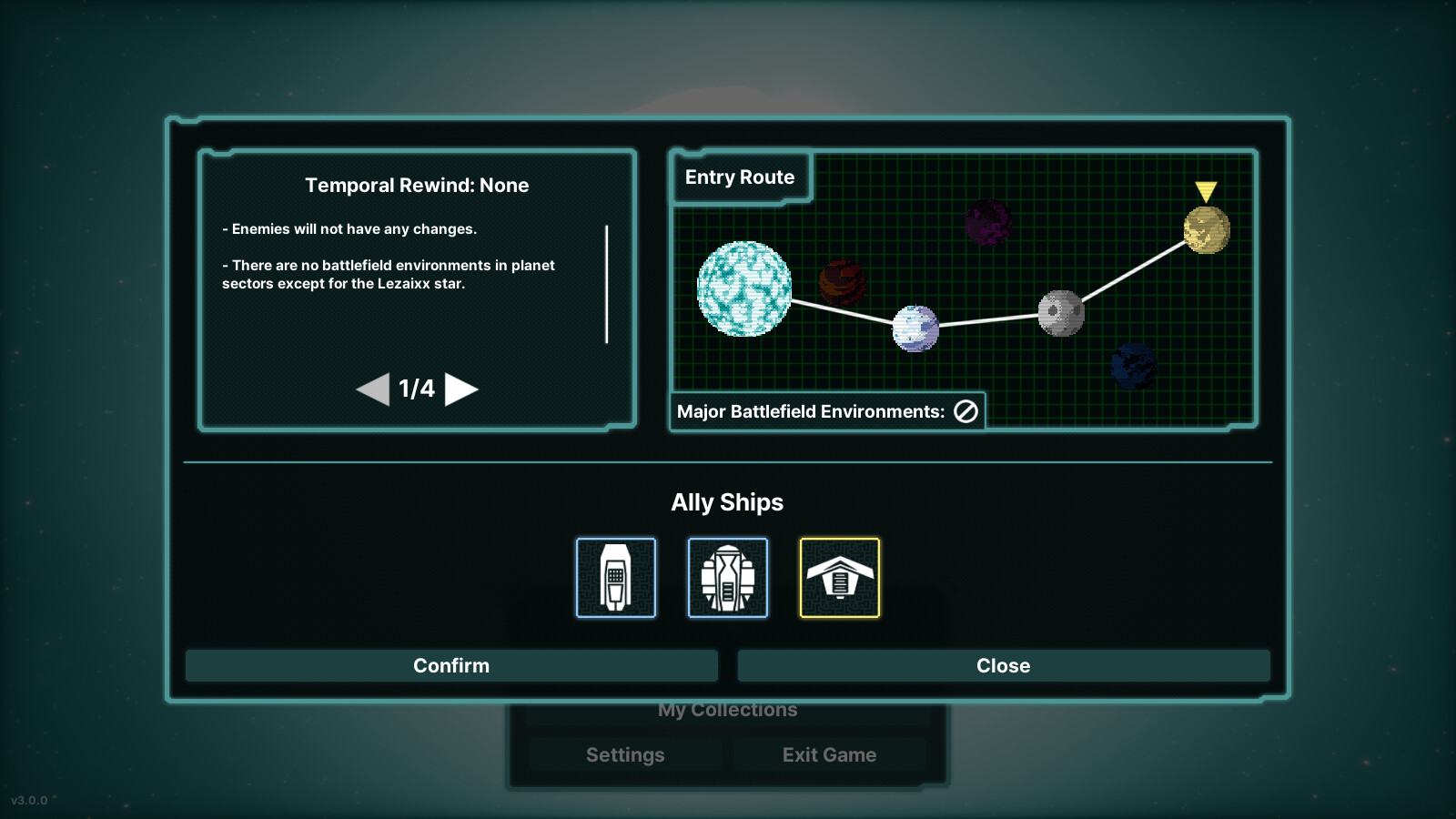
Task: Click the Major Battlefield Environments none symbol
Action: tap(965, 411)
